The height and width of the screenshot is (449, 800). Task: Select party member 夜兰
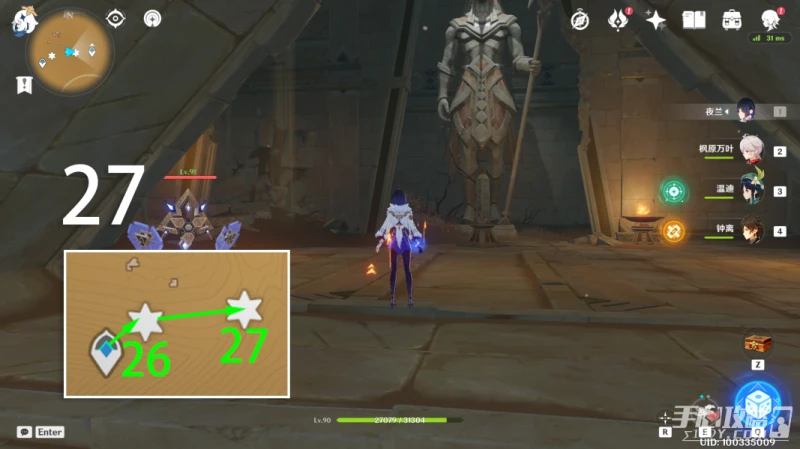click(x=746, y=110)
